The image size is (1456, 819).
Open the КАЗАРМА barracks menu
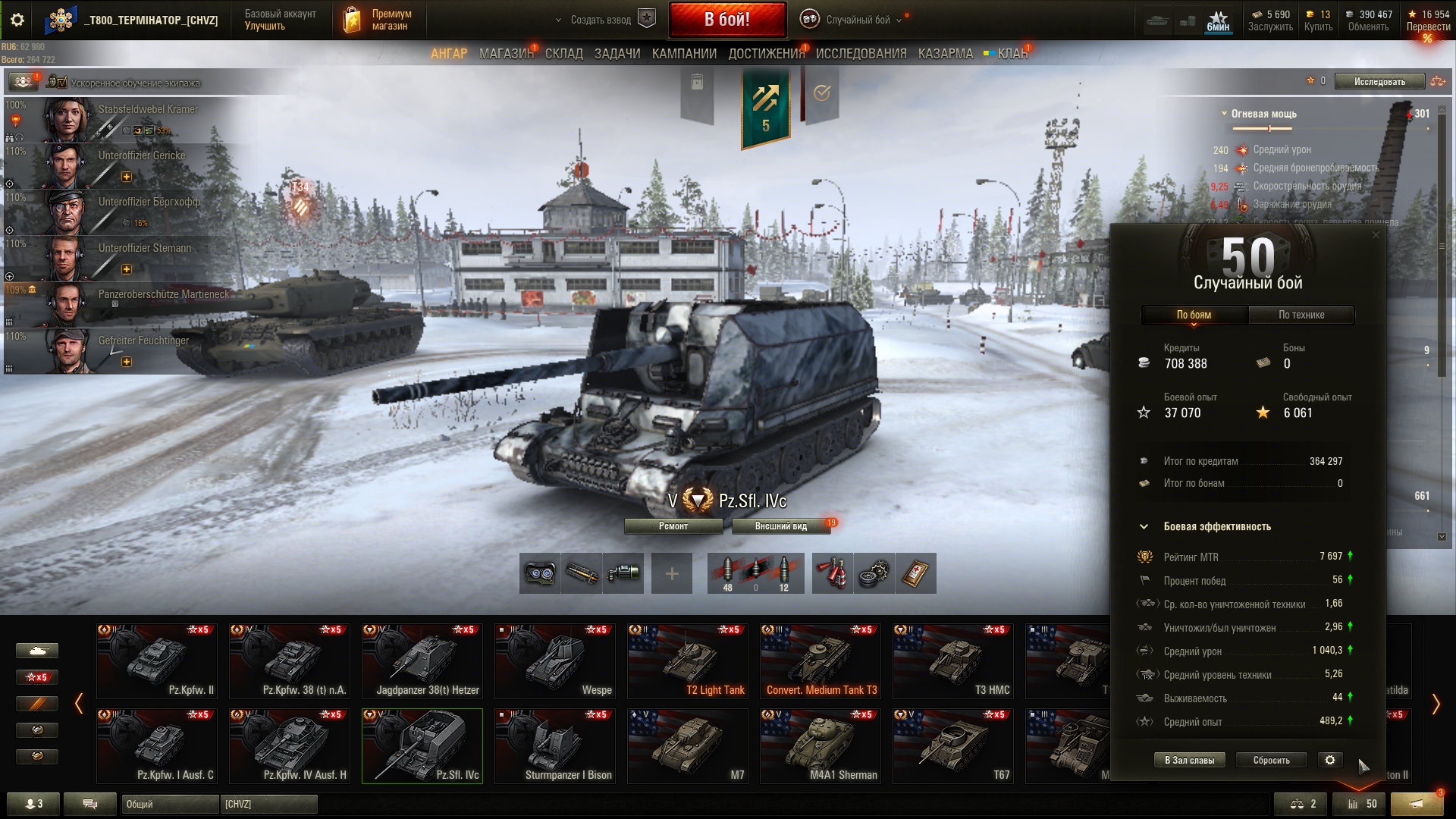click(x=945, y=54)
